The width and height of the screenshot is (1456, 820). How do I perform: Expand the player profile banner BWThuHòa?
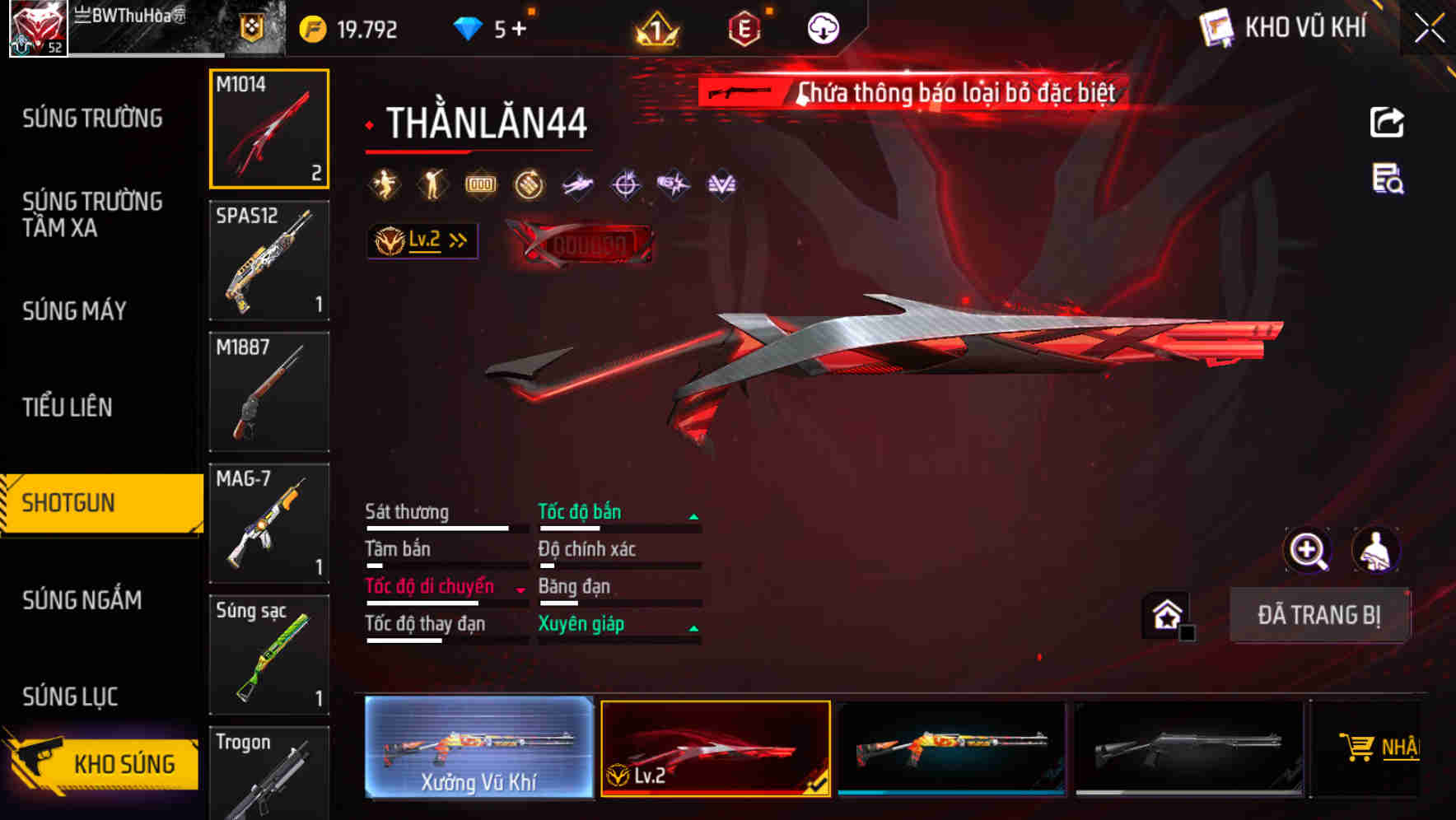tap(132, 25)
